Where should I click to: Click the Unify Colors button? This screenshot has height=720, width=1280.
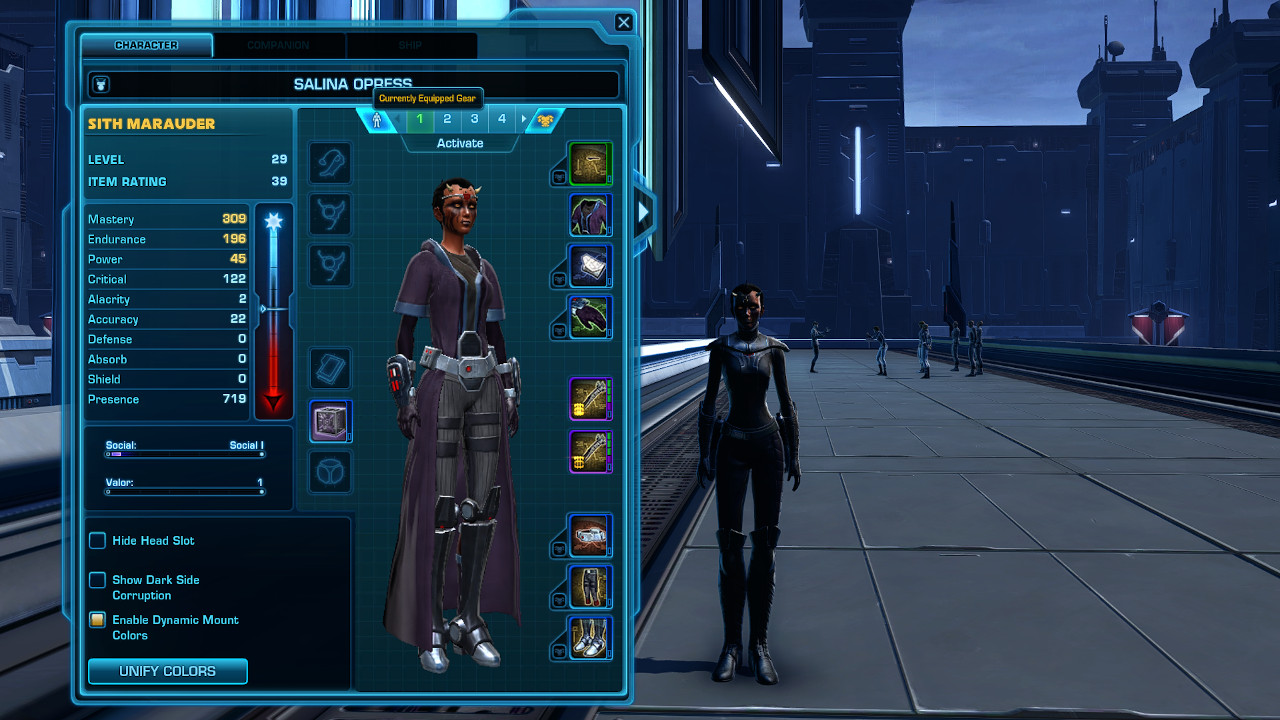[167, 671]
